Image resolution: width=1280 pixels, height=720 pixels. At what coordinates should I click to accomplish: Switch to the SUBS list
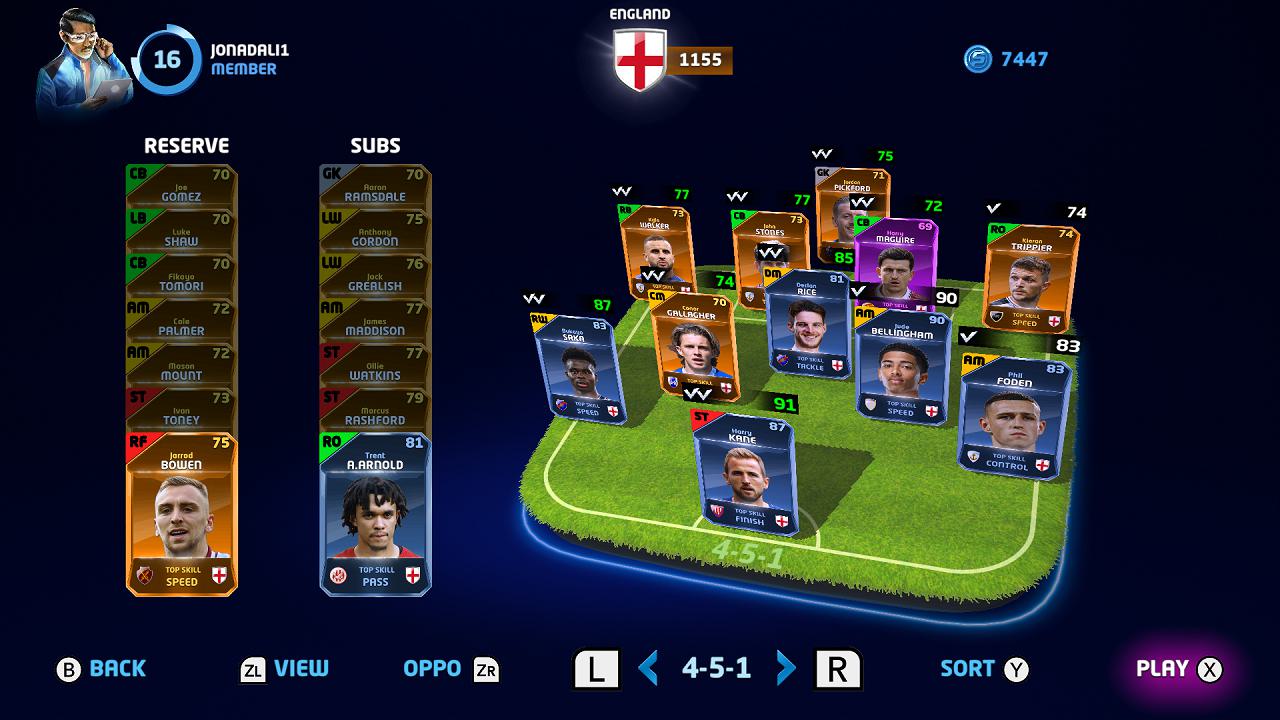[x=374, y=146]
